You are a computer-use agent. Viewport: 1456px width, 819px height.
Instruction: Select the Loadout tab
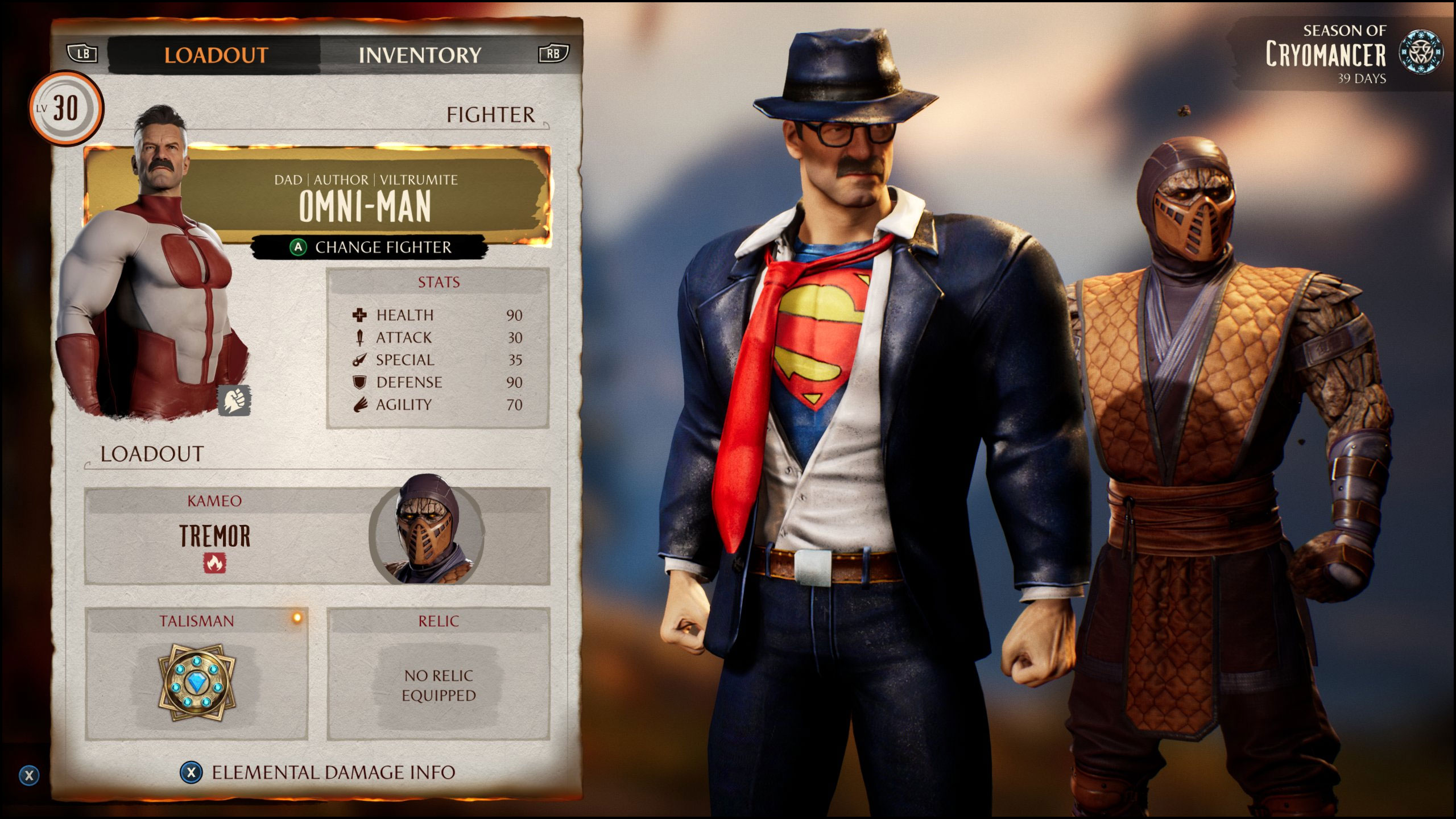[216, 55]
